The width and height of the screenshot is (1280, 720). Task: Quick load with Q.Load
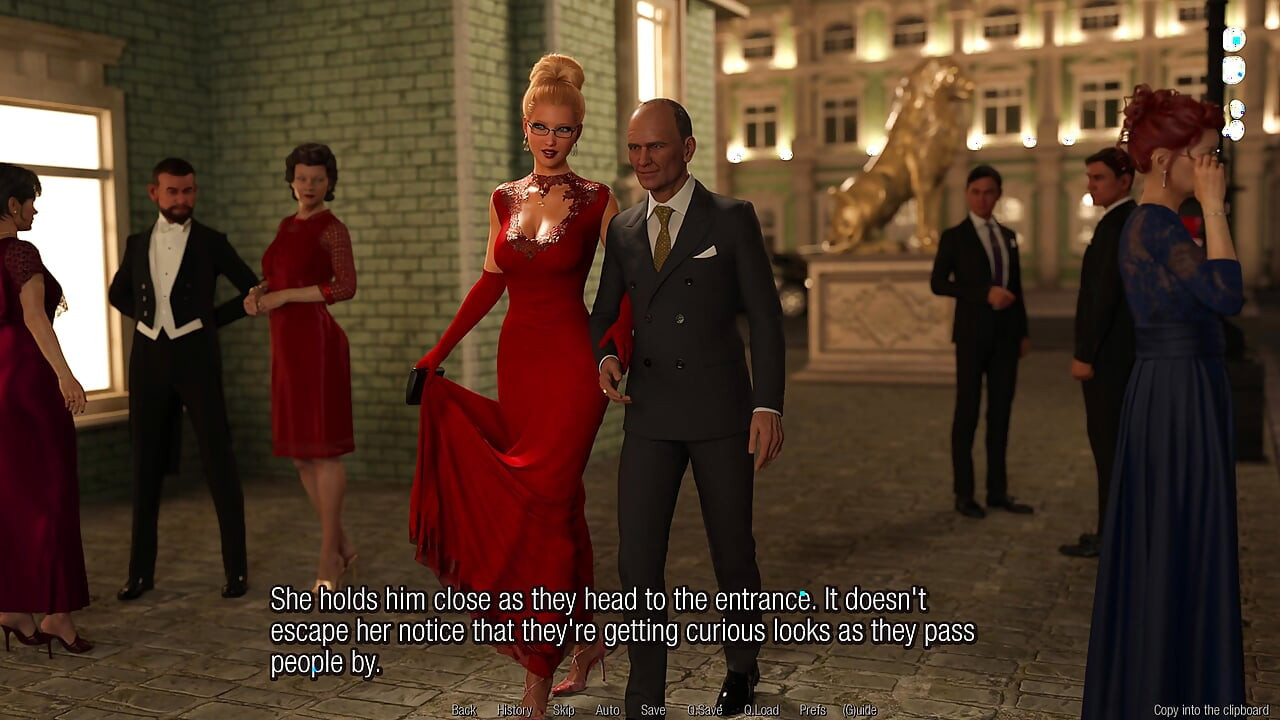(761, 709)
